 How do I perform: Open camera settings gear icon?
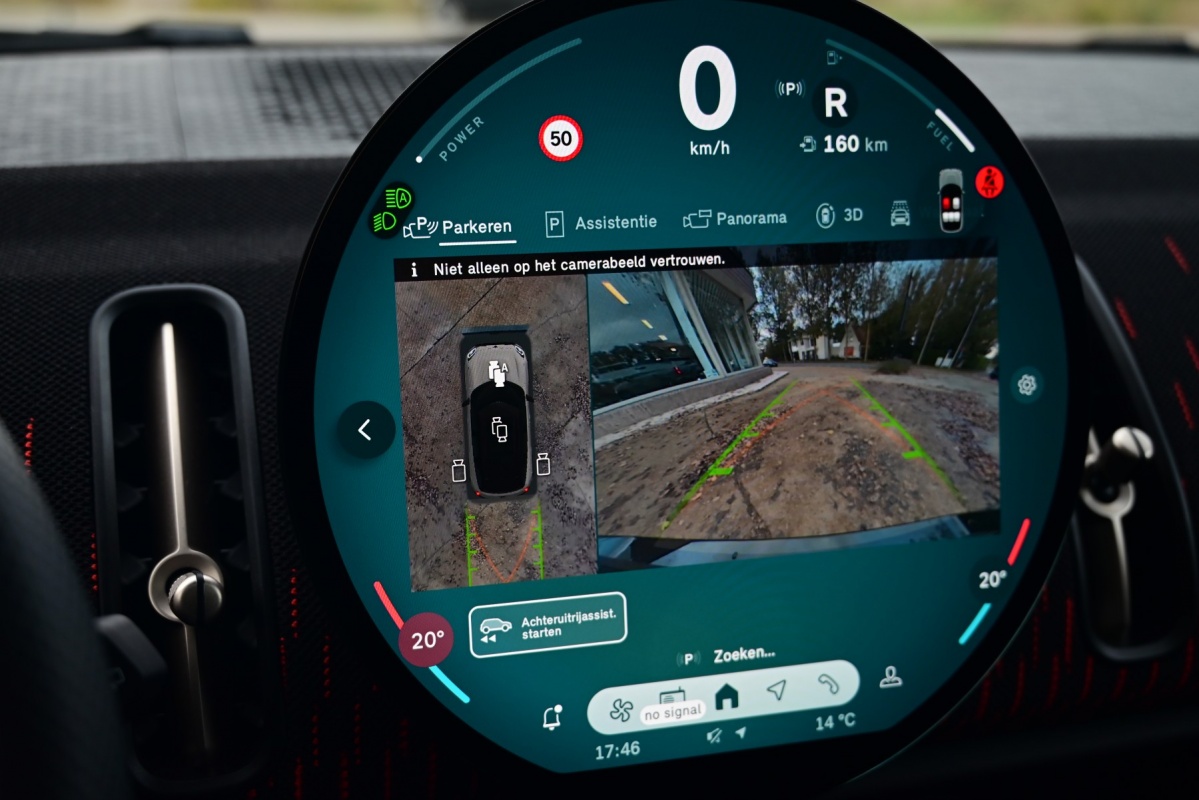pos(1026,384)
